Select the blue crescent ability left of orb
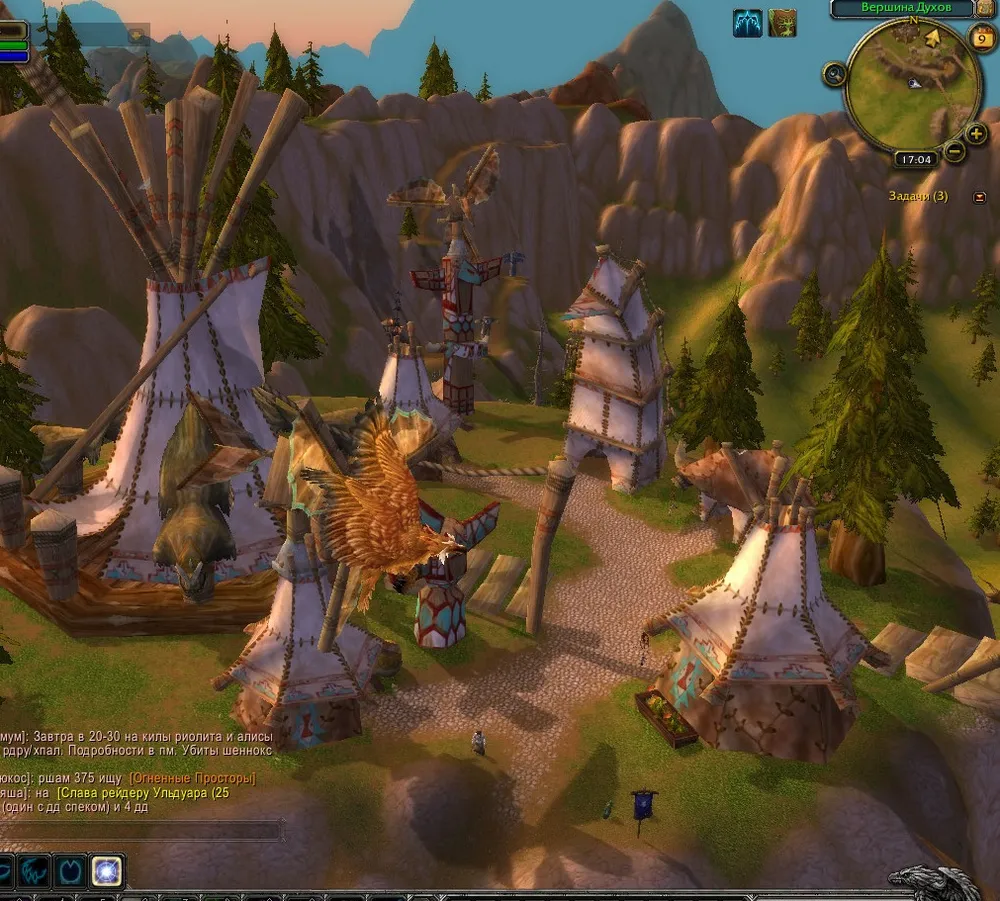The height and width of the screenshot is (901, 1000). click(69, 871)
